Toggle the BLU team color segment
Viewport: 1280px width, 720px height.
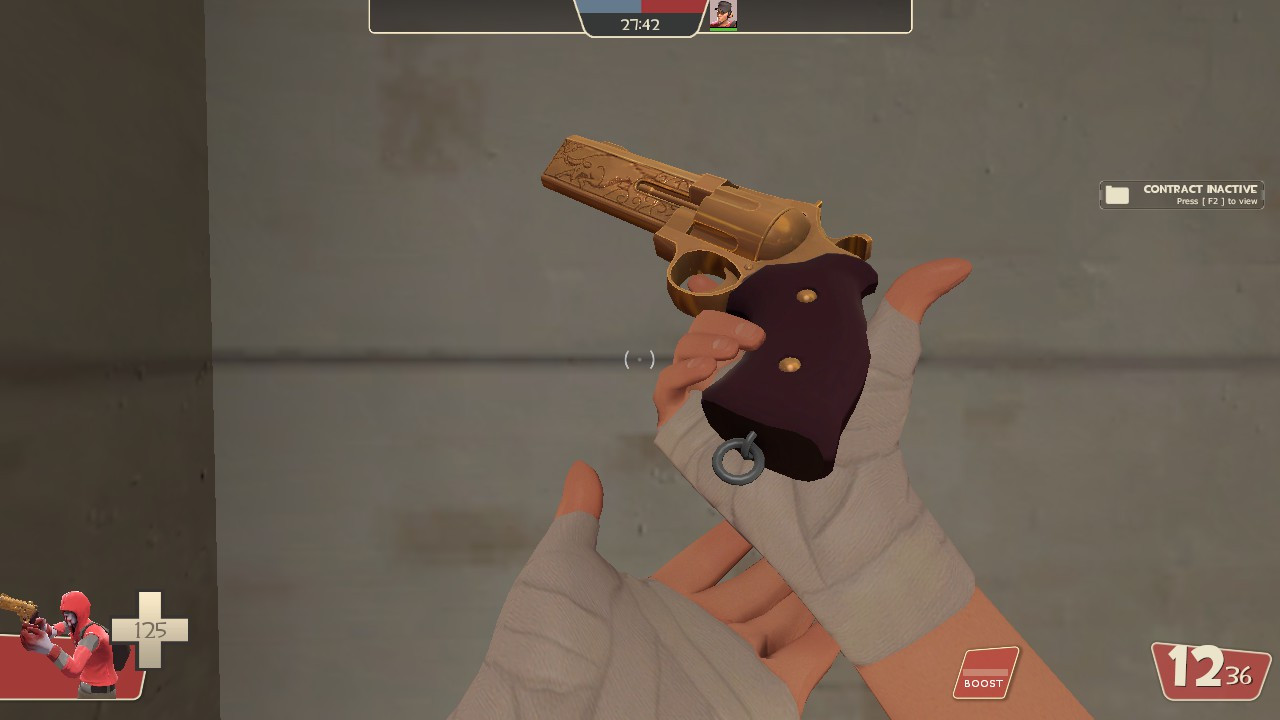[610, 8]
